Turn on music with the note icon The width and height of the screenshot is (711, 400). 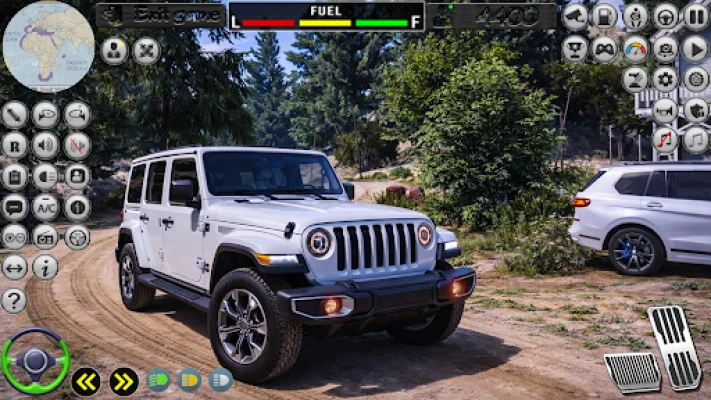(x=696, y=140)
